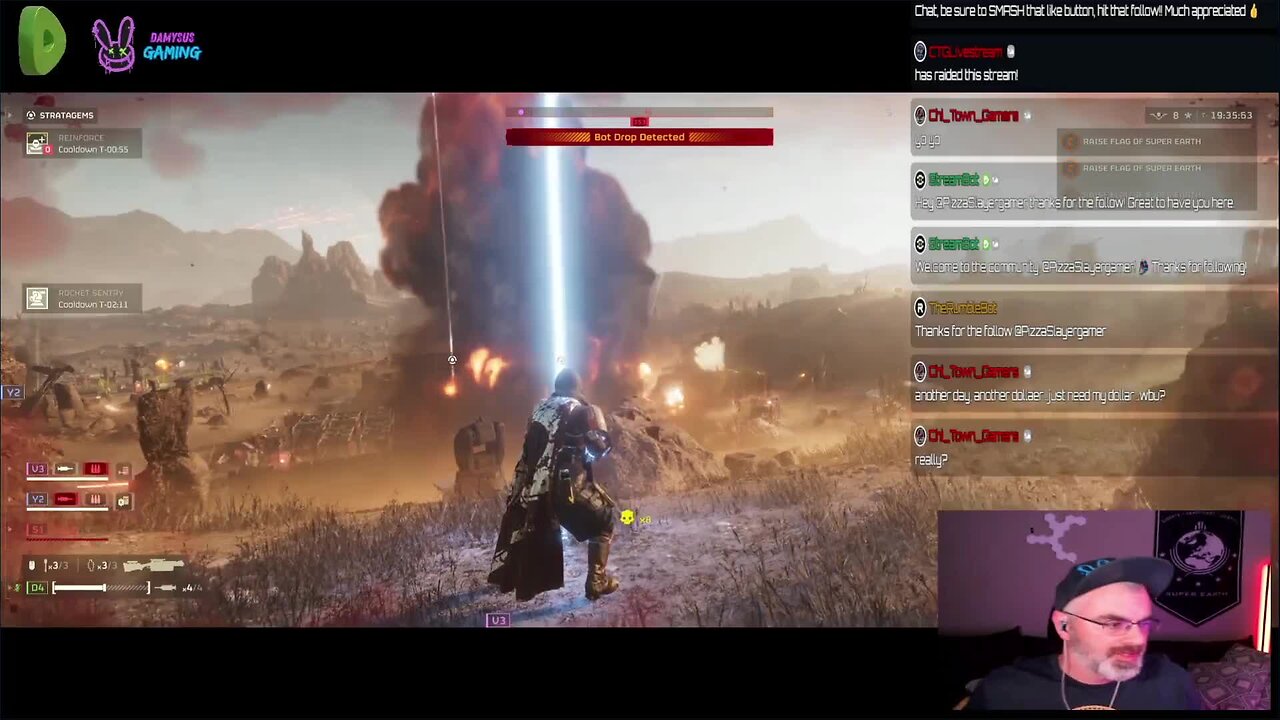Screen dimensions: 1280x720
Task: Click teammate Y2's support weapon icon
Action: (122, 500)
